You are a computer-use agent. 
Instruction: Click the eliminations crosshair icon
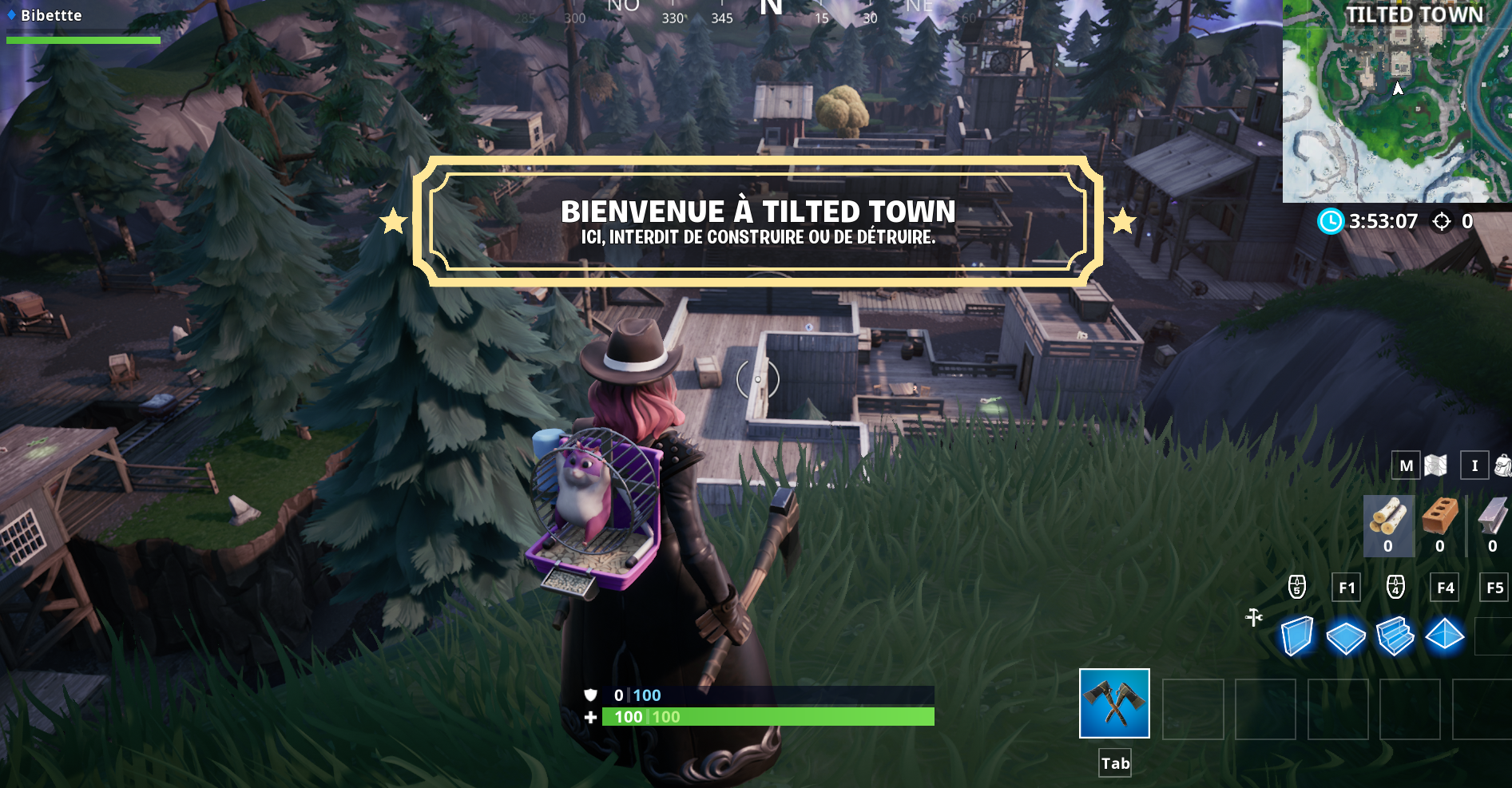(1443, 223)
